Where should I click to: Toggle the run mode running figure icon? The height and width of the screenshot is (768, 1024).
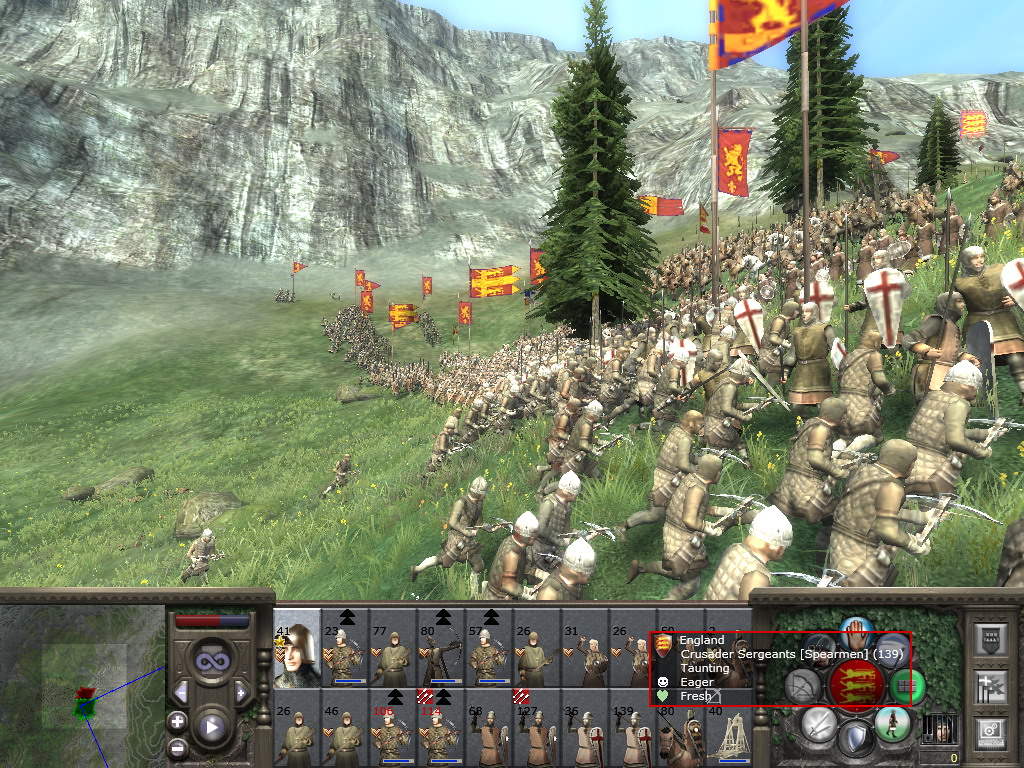tap(891, 722)
